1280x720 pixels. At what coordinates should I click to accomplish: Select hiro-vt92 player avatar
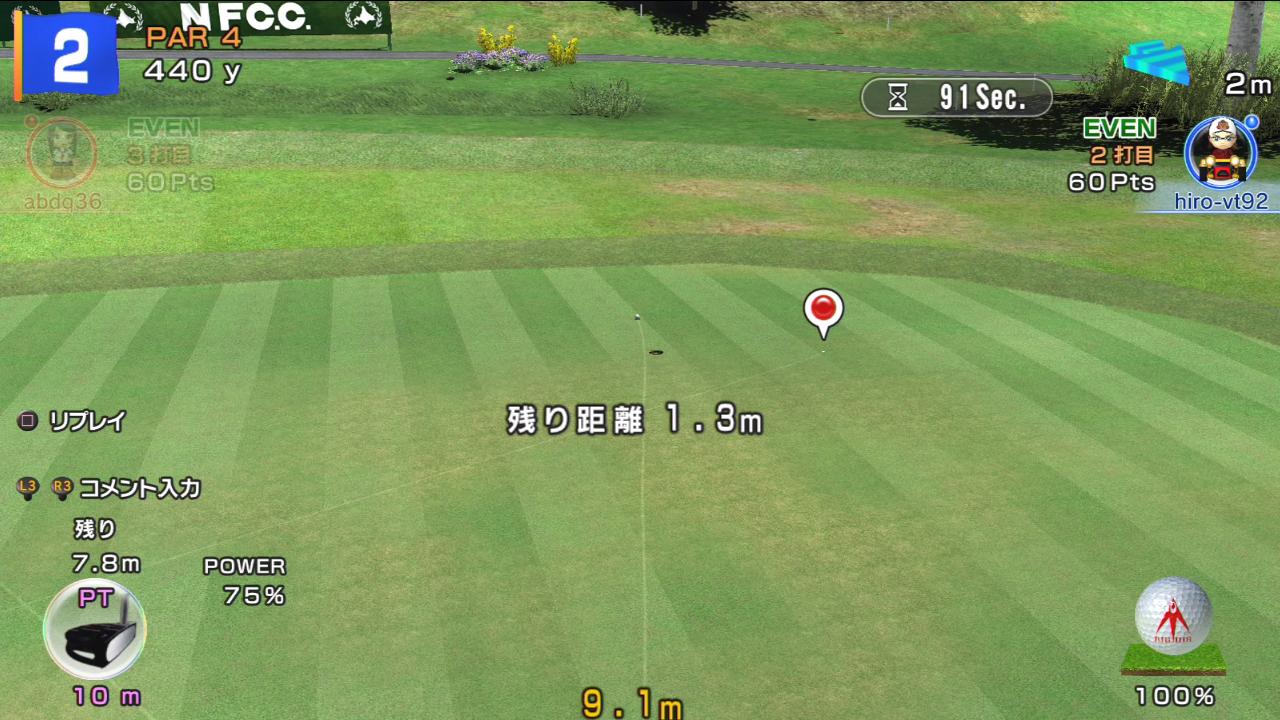coord(1220,152)
